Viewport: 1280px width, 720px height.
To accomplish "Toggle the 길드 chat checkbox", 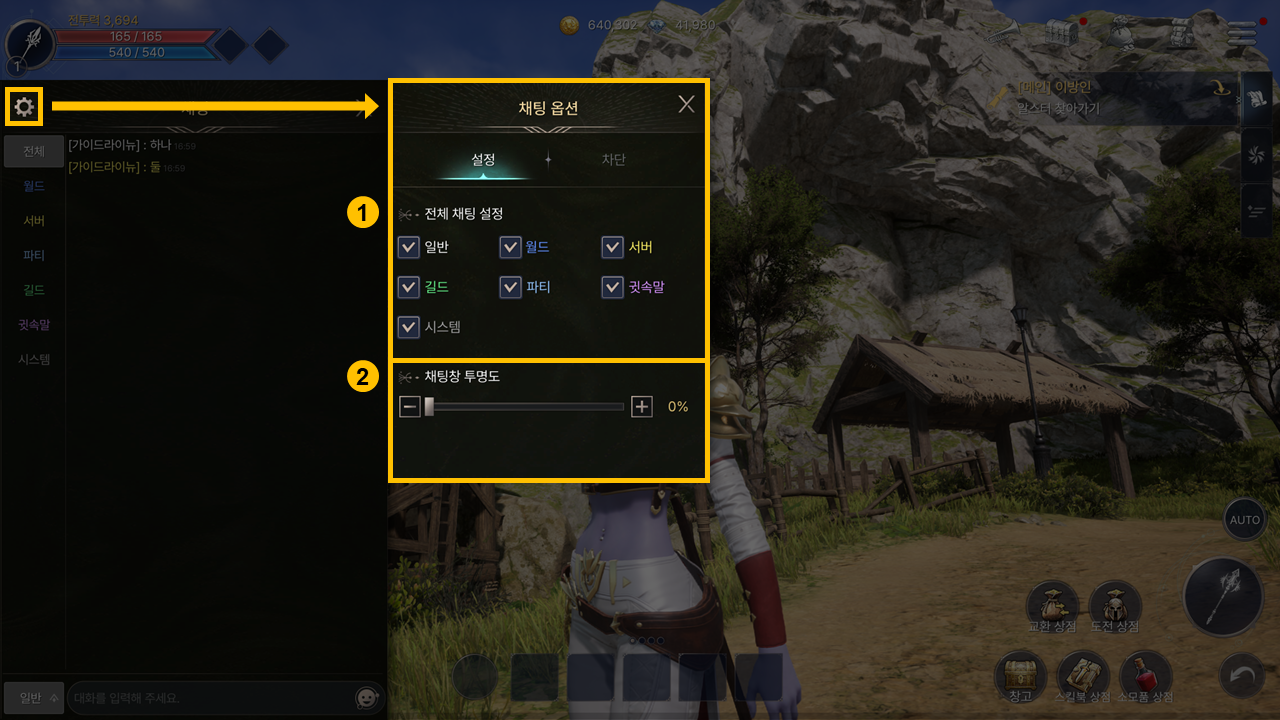I will 409,287.
